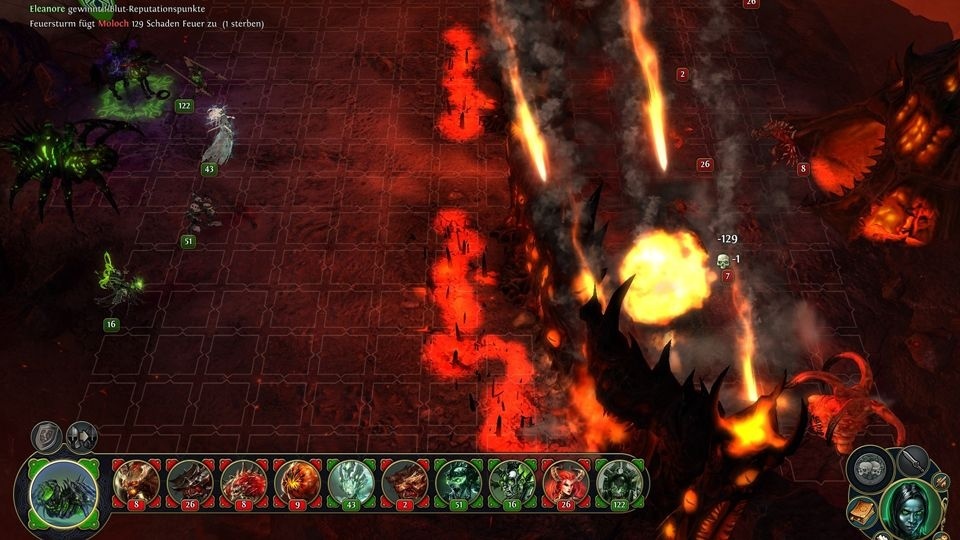
Task: Select the last queue portrait showing 122
Action: pos(621,481)
